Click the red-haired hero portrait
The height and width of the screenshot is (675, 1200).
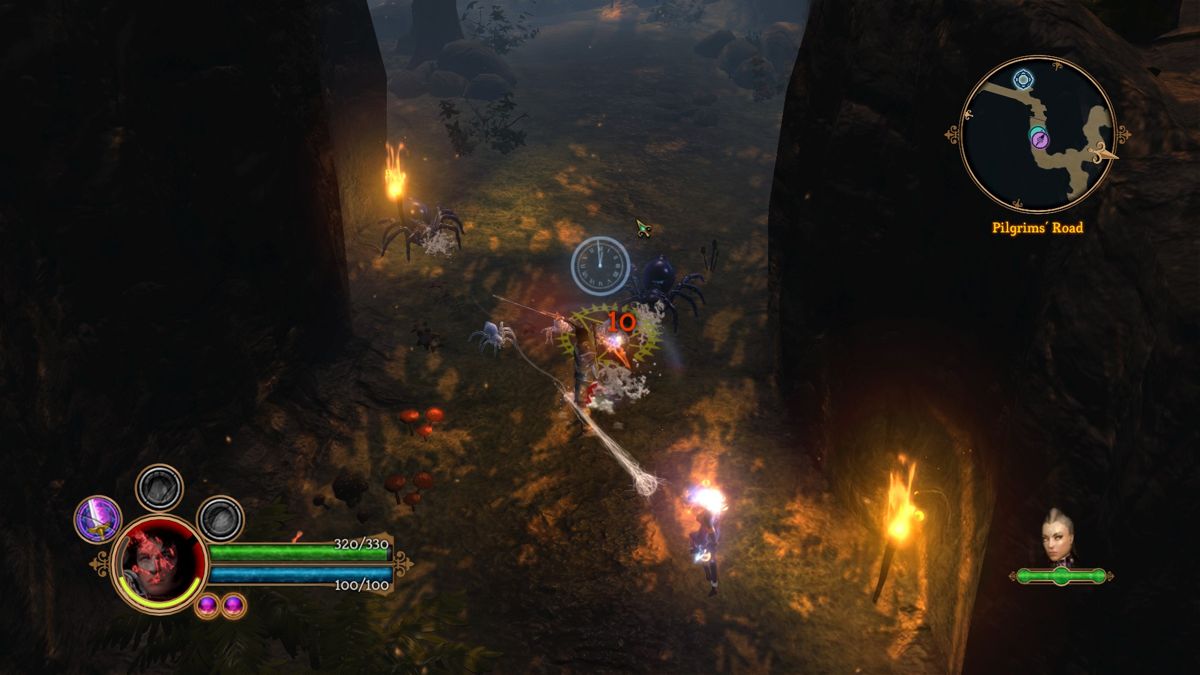click(159, 563)
